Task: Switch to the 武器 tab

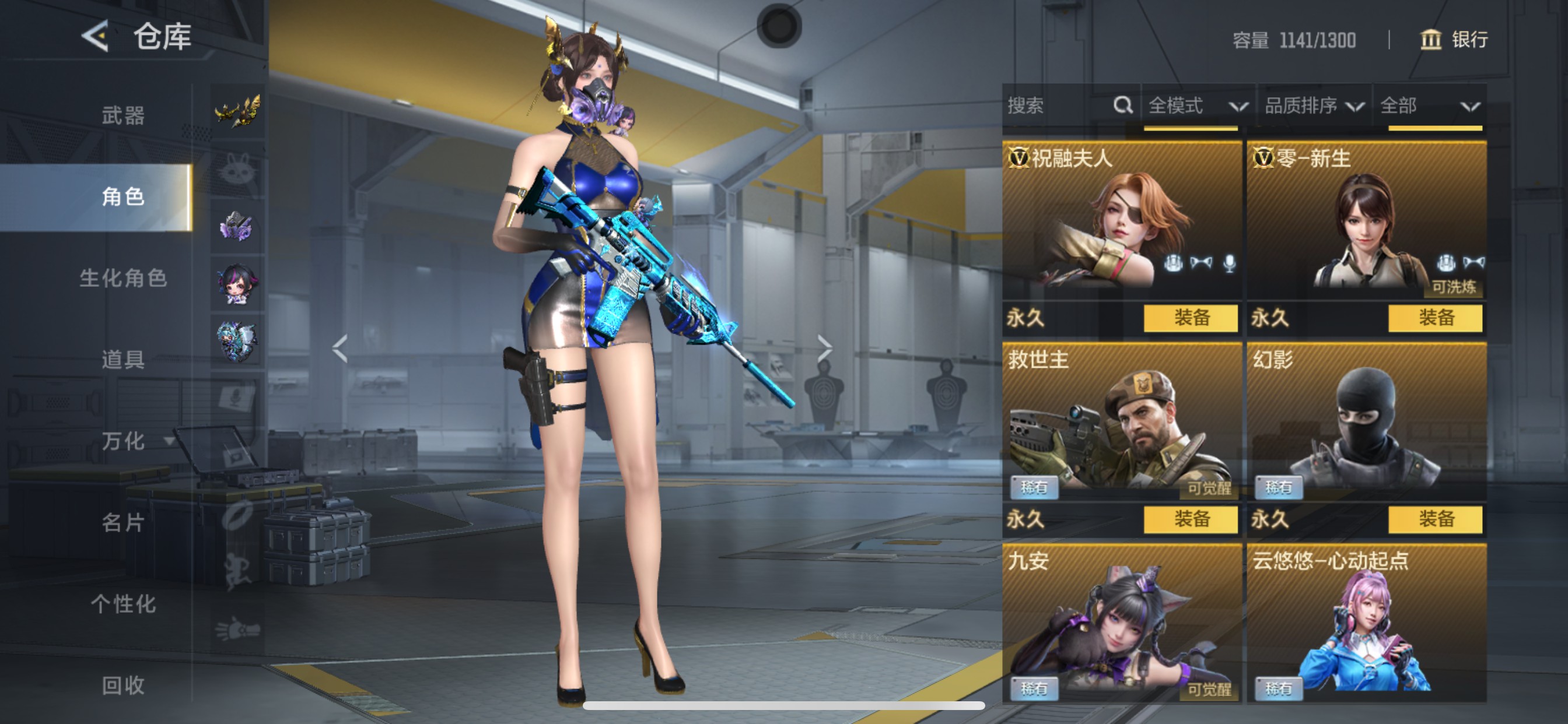Action: 123,115
